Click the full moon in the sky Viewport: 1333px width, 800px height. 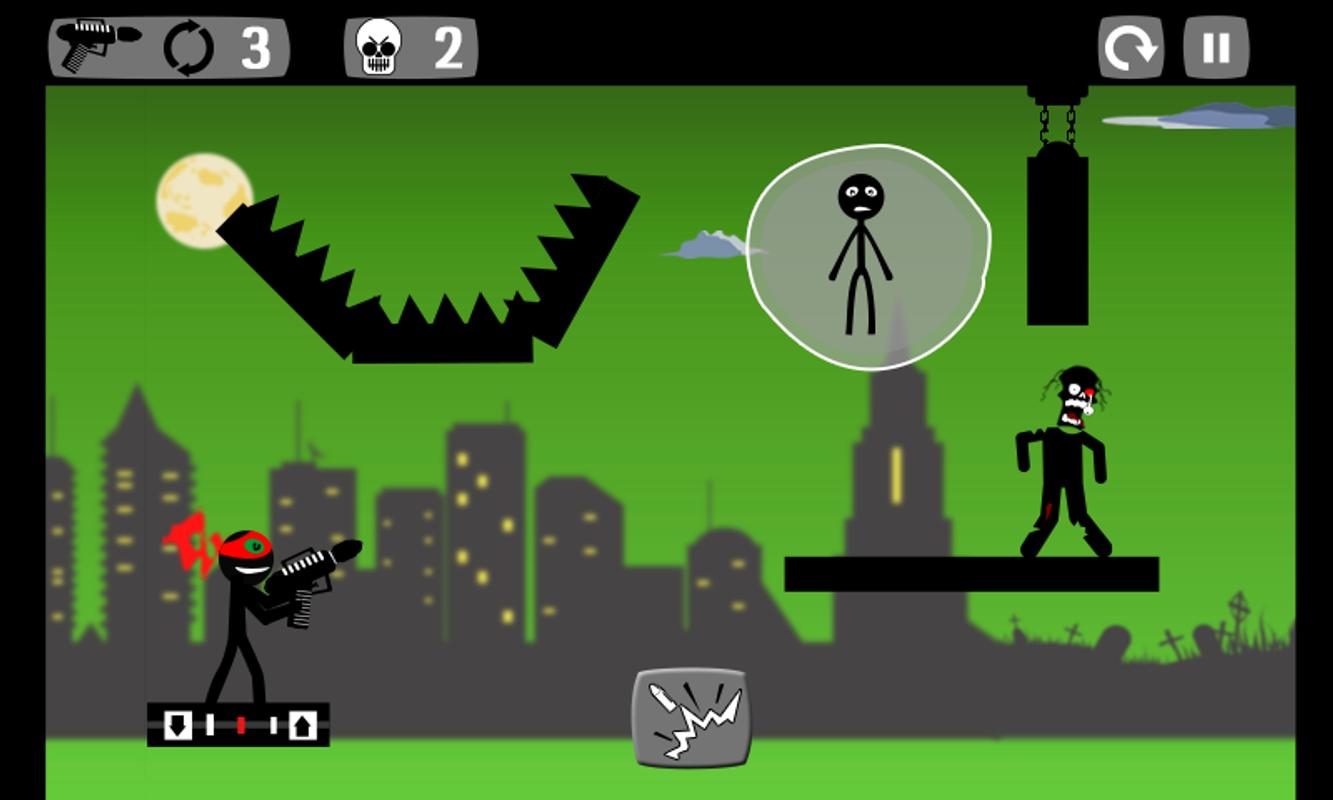[x=203, y=200]
